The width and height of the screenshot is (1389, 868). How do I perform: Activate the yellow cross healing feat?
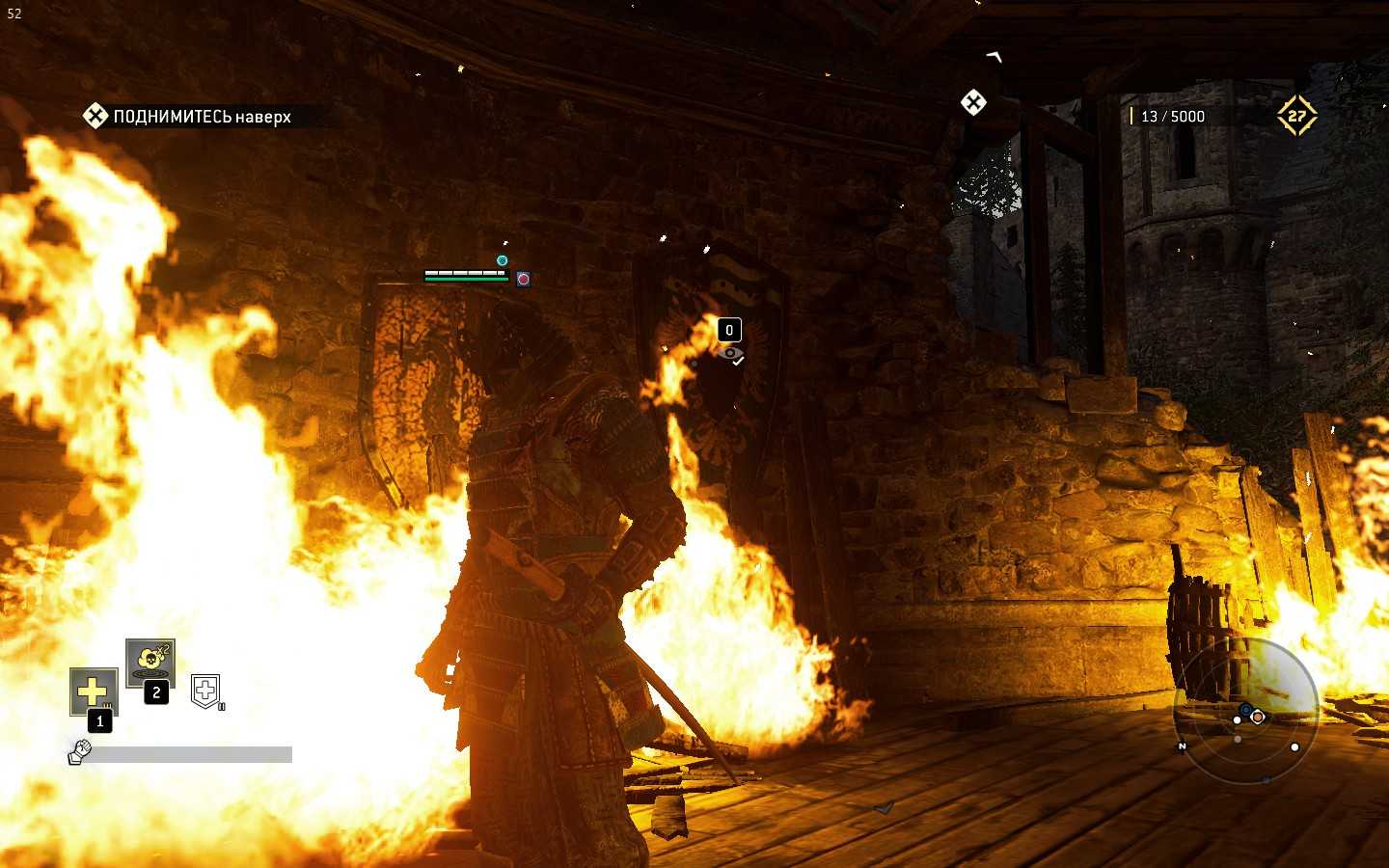pyautogui.click(x=94, y=691)
